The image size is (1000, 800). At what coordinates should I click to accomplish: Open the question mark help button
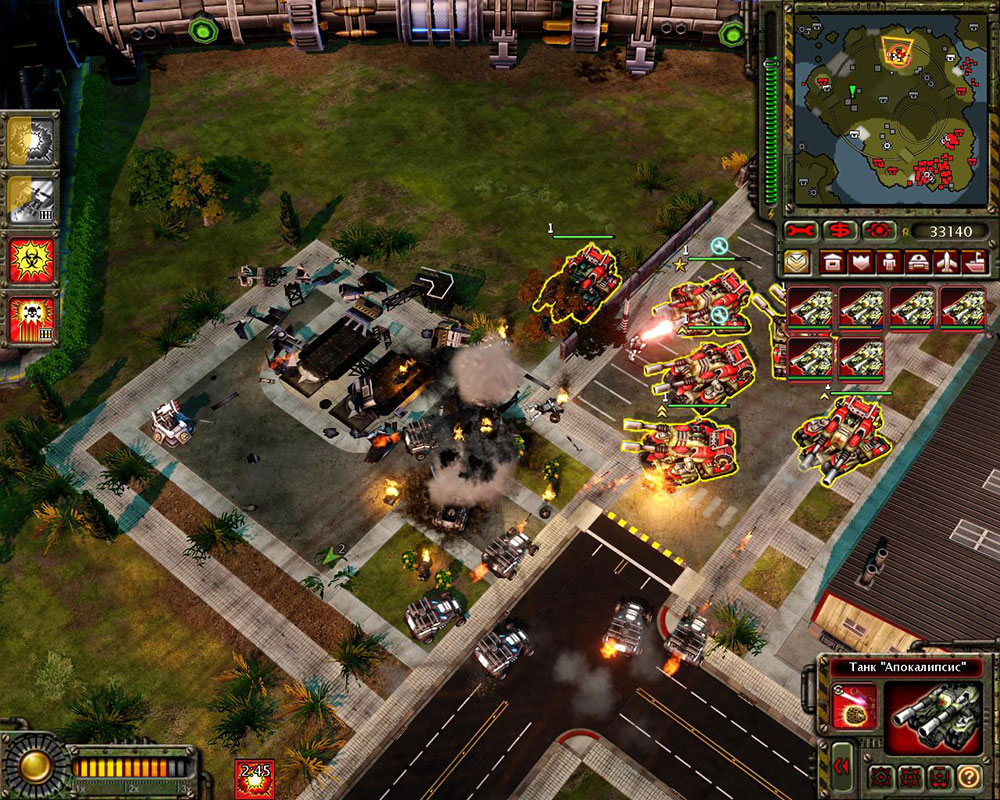click(968, 776)
